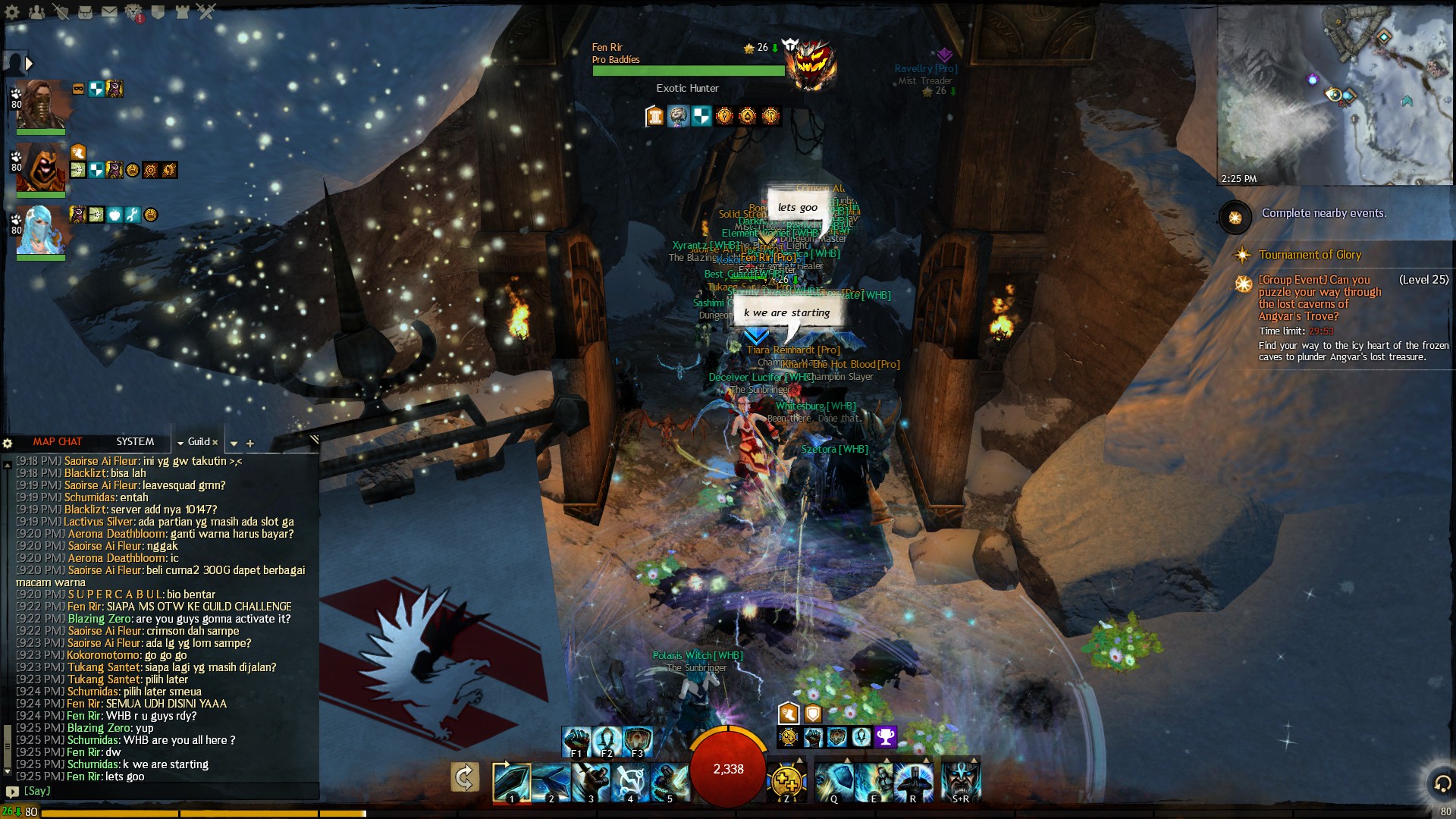Screen dimensions: 1456x819
Task: Expand the dropdown chevron beside the Guild tab
Action: [x=182, y=442]
